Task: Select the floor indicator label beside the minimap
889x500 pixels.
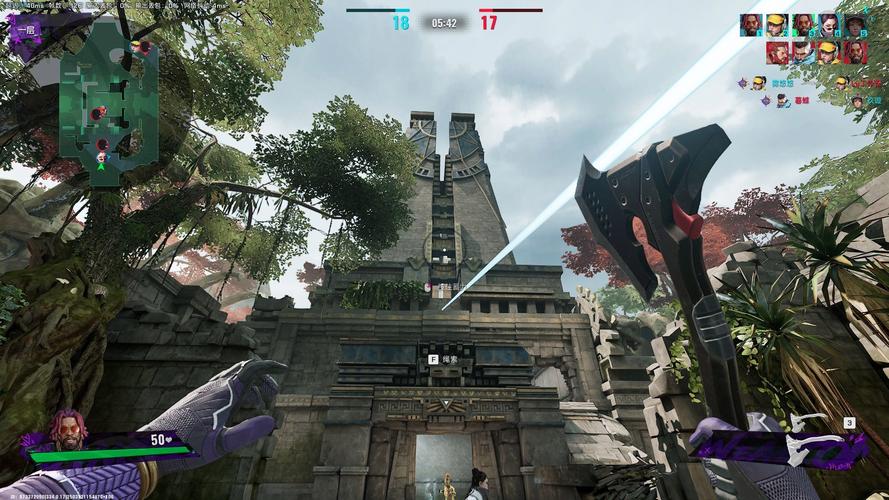Action: 24,31
